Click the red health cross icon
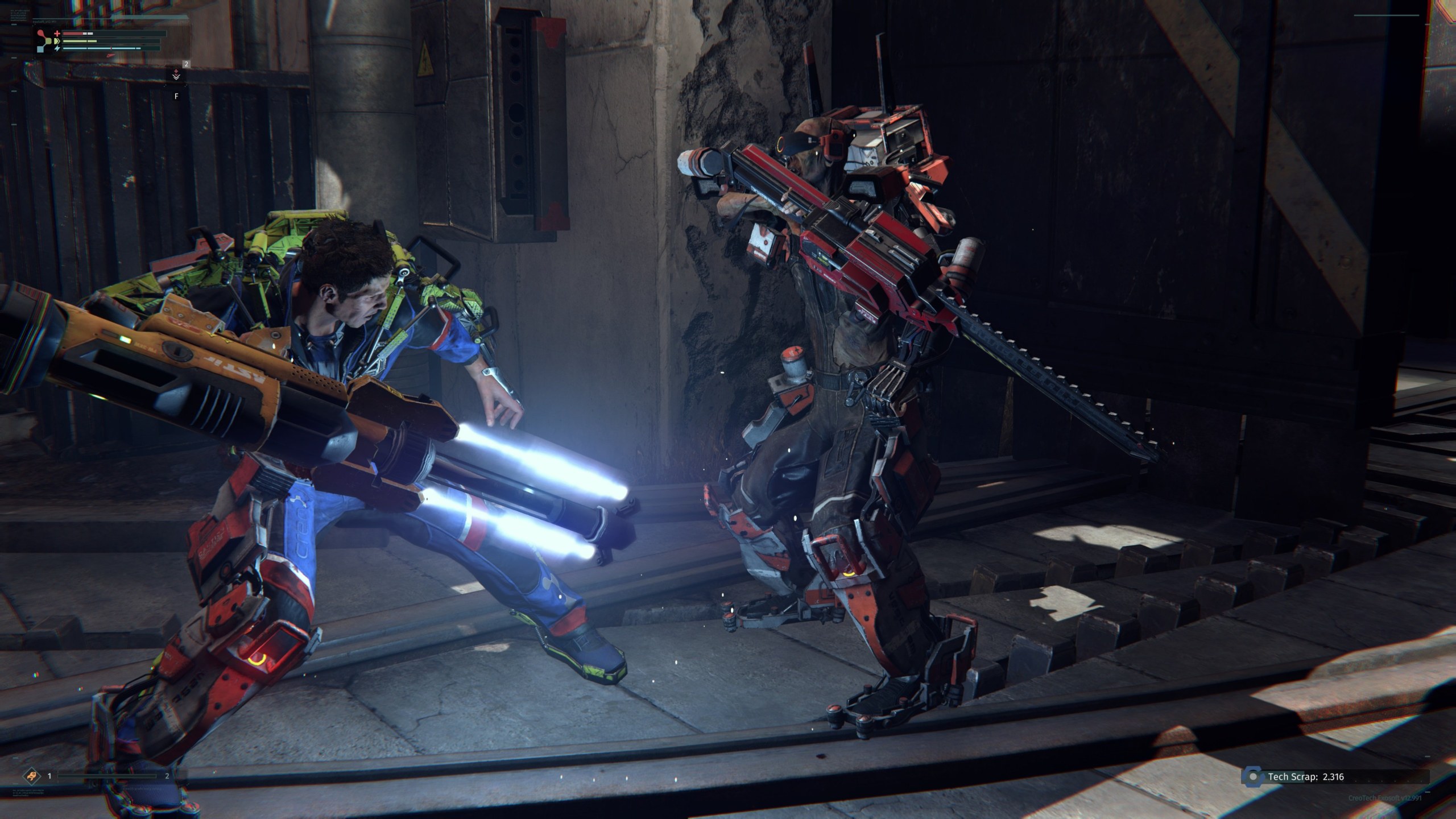1456x819 pixels. tap(57, 34)
